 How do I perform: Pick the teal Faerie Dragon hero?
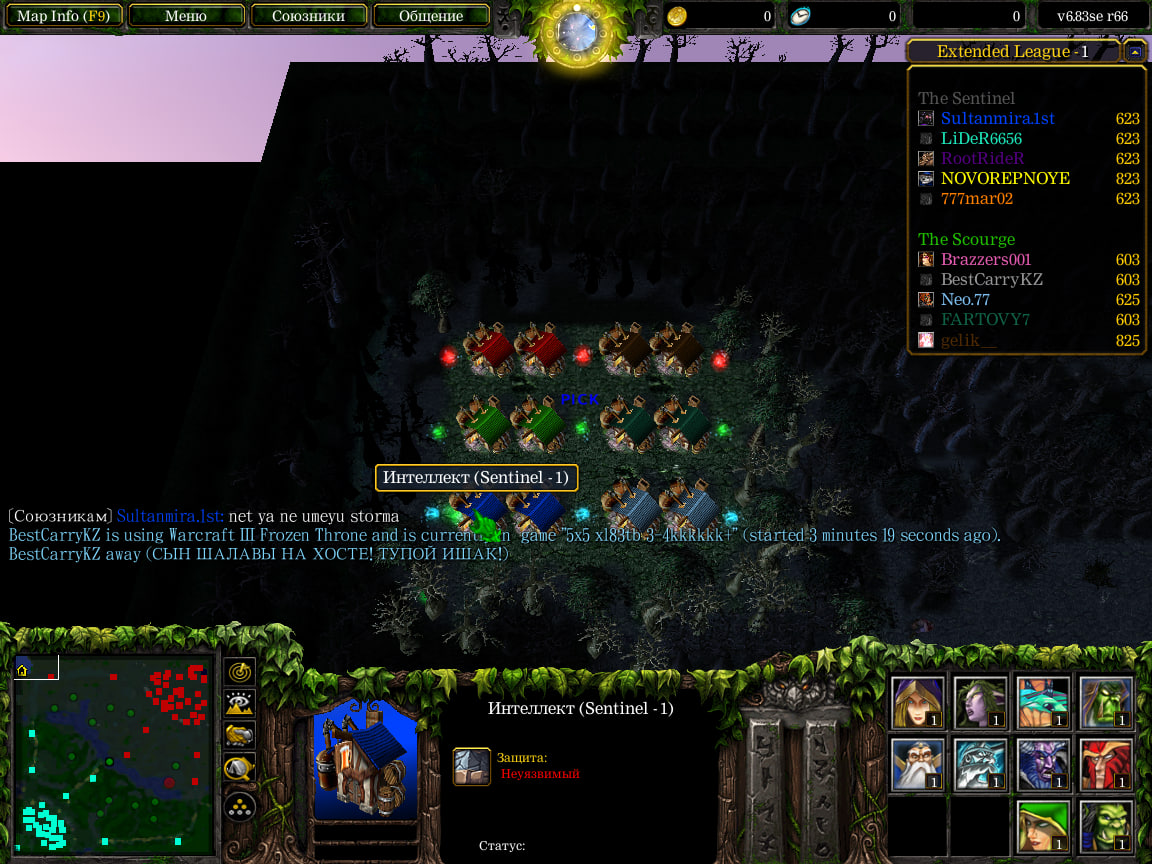tap(1042, 703)
